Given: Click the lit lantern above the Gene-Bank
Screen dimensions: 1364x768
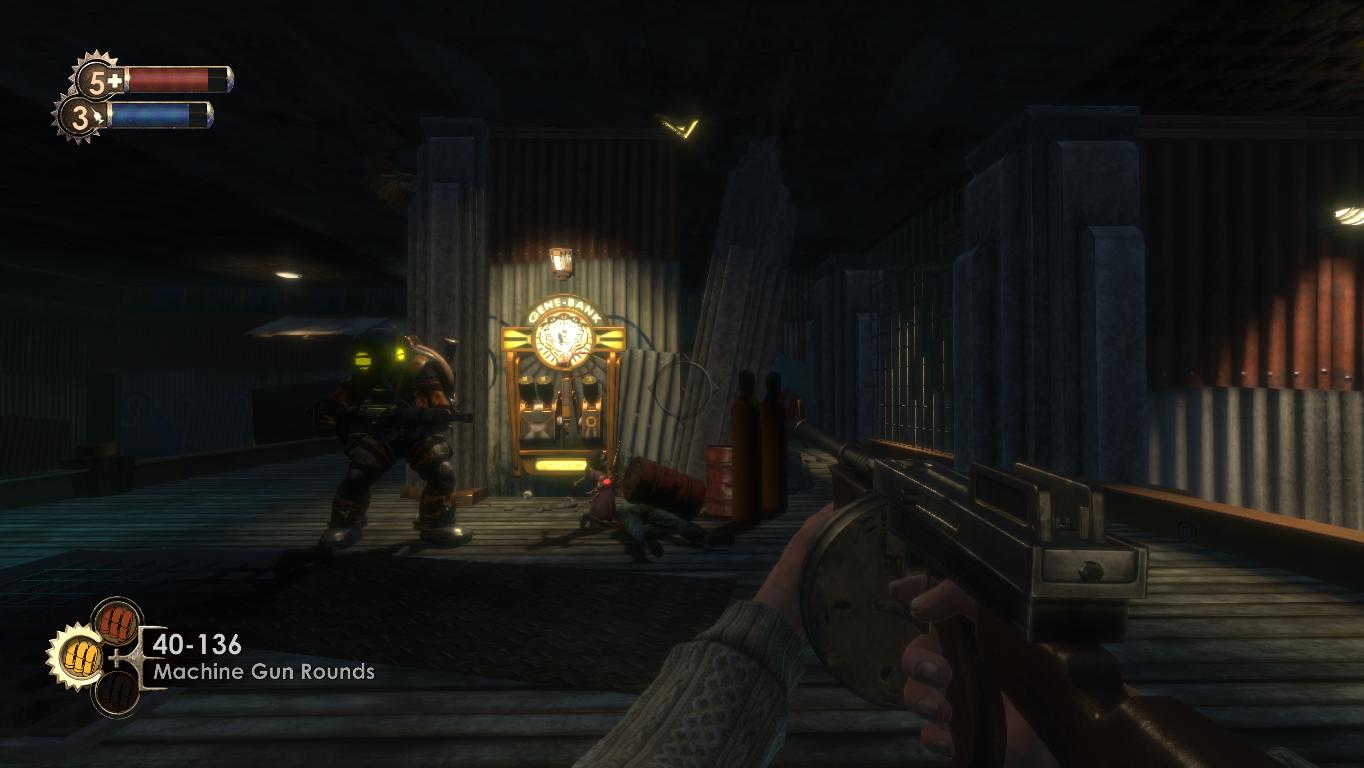Looking at the screenshot, I should click(x=562, y=262).
